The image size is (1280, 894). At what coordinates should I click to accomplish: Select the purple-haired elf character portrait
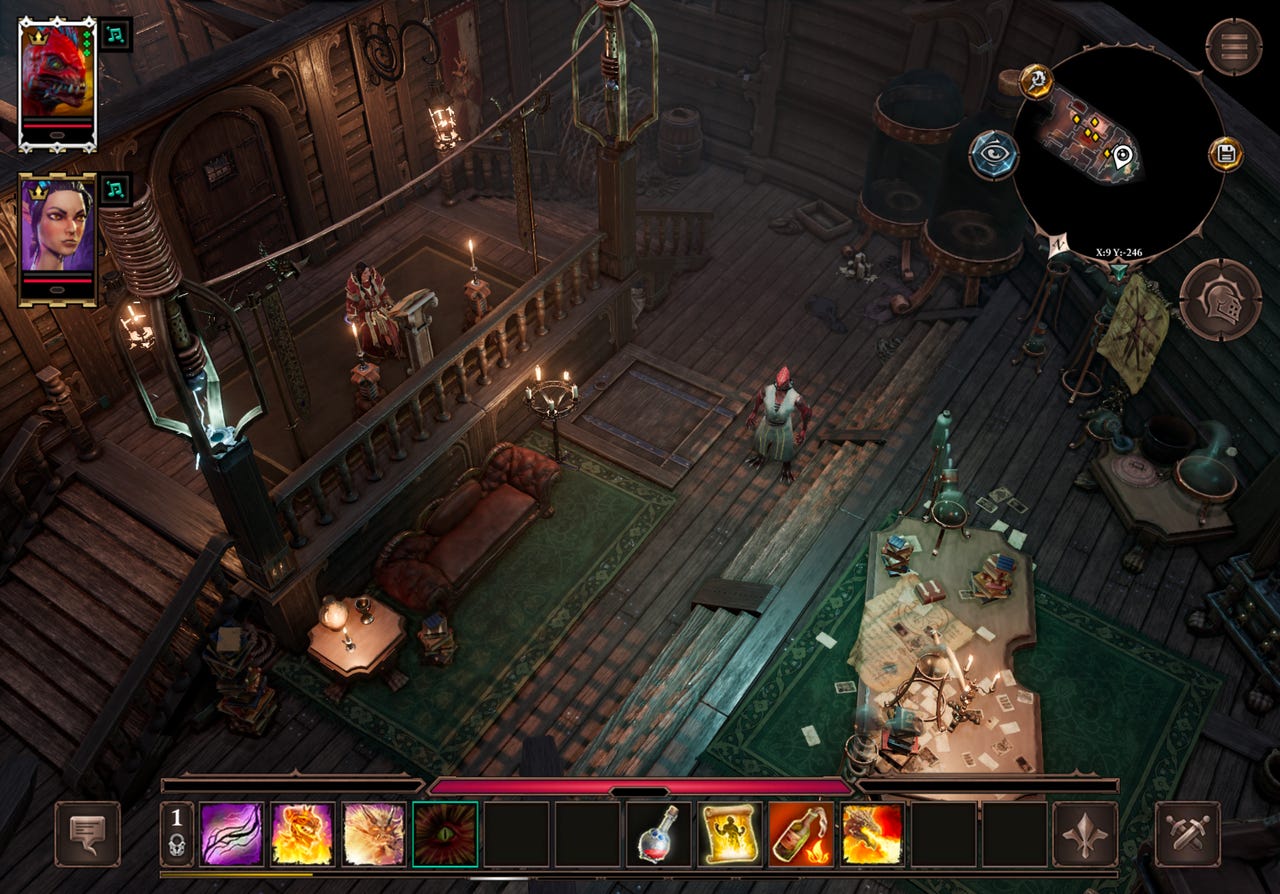pos(57,236)
